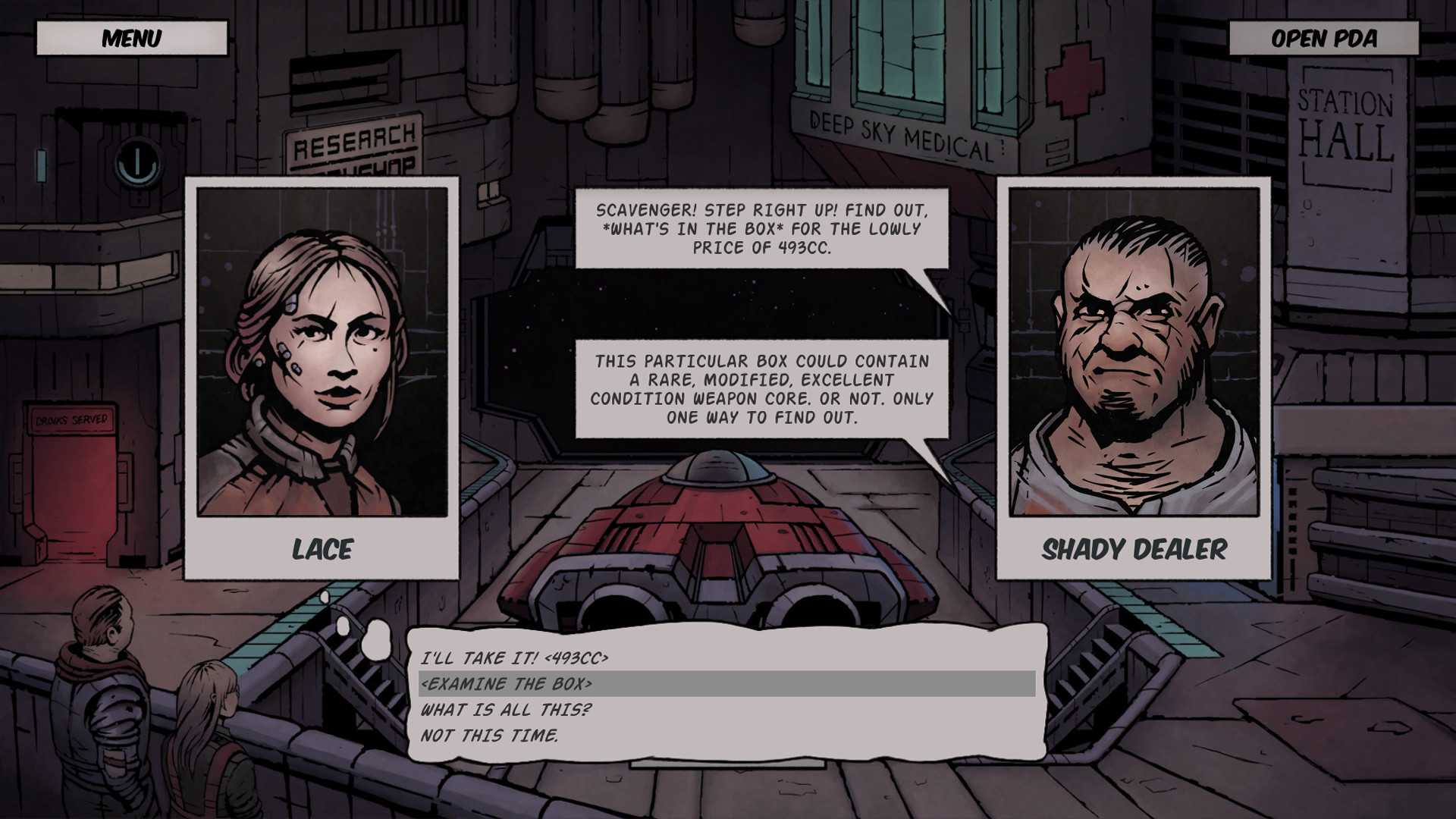Click the speech bubble about the weapon core

click(x=762, y=389)
